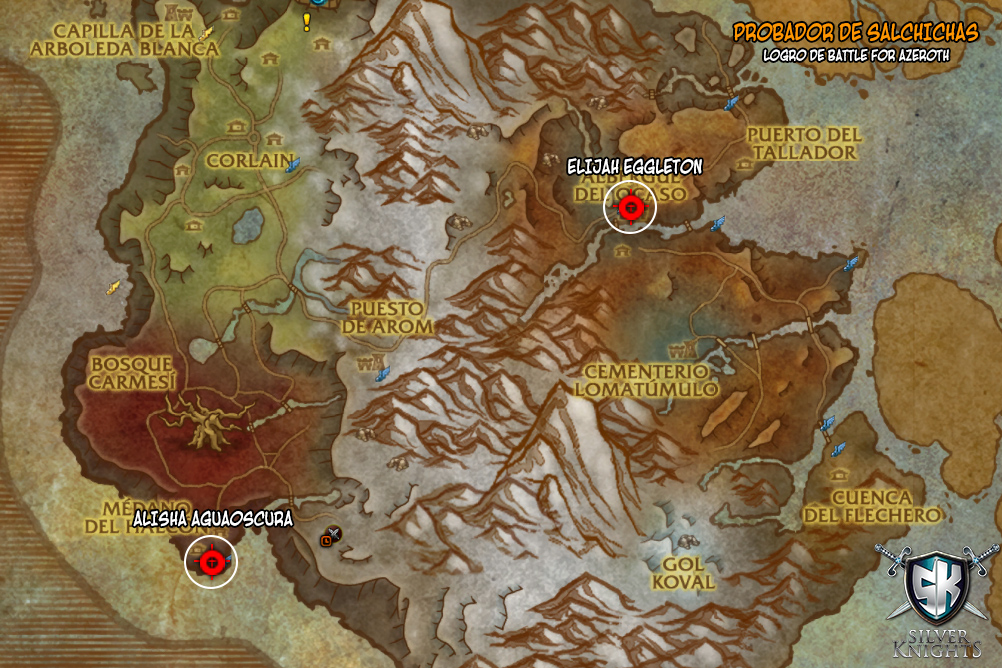The width and height of the screenshot is (1002, 668).
Task: Select the Elijah Eggleton red target marker
Action: (631, 208)
